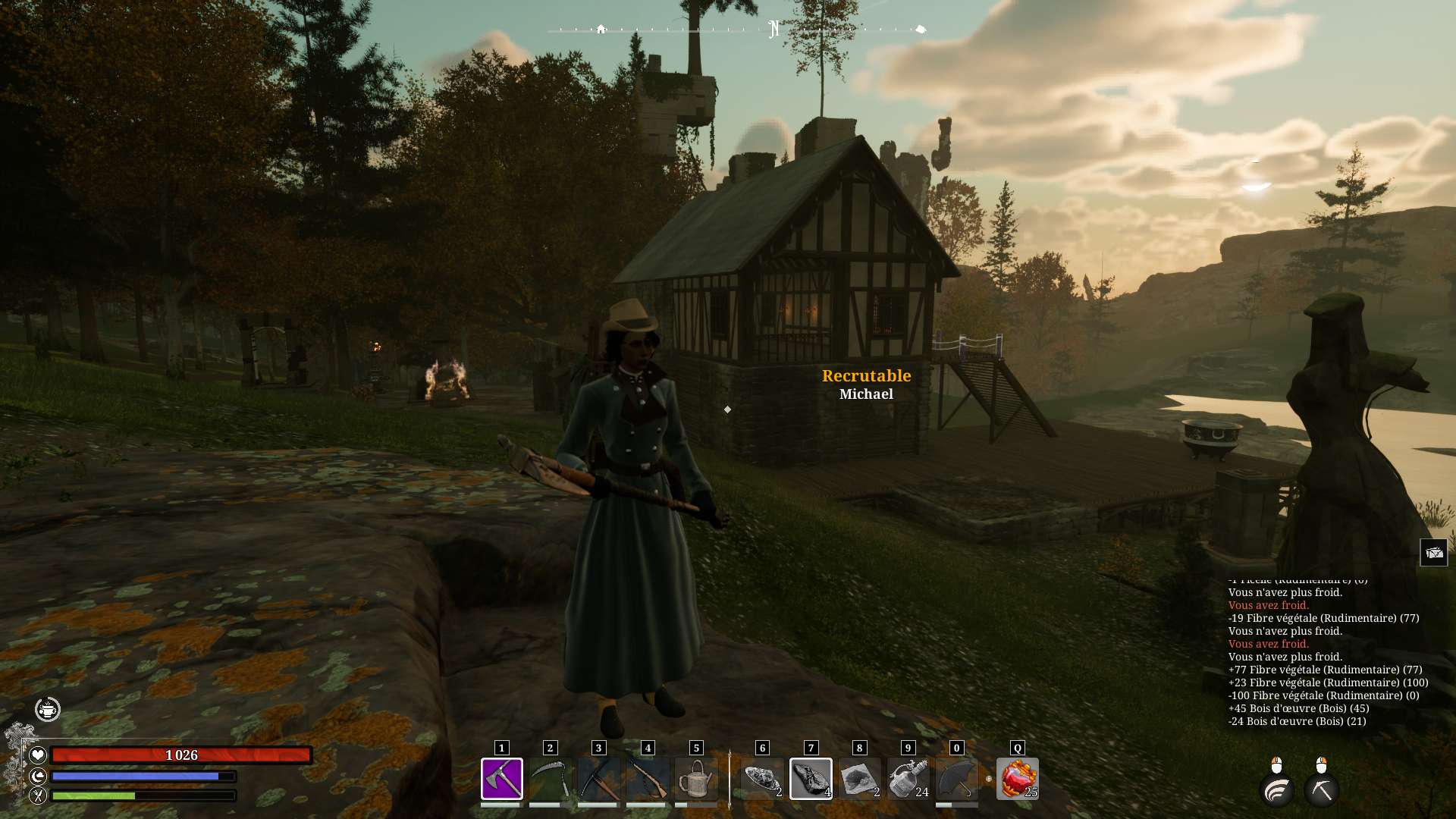Screen dimensions: 1456x819
Task: Pick the dark rock item in slot 7
Action: pos(811,778)
